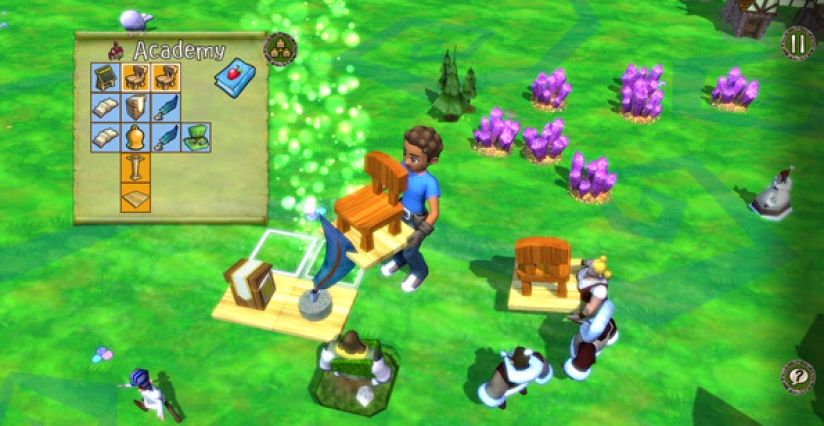Select the wooden floor plank tile

click(x=136, y=197)
